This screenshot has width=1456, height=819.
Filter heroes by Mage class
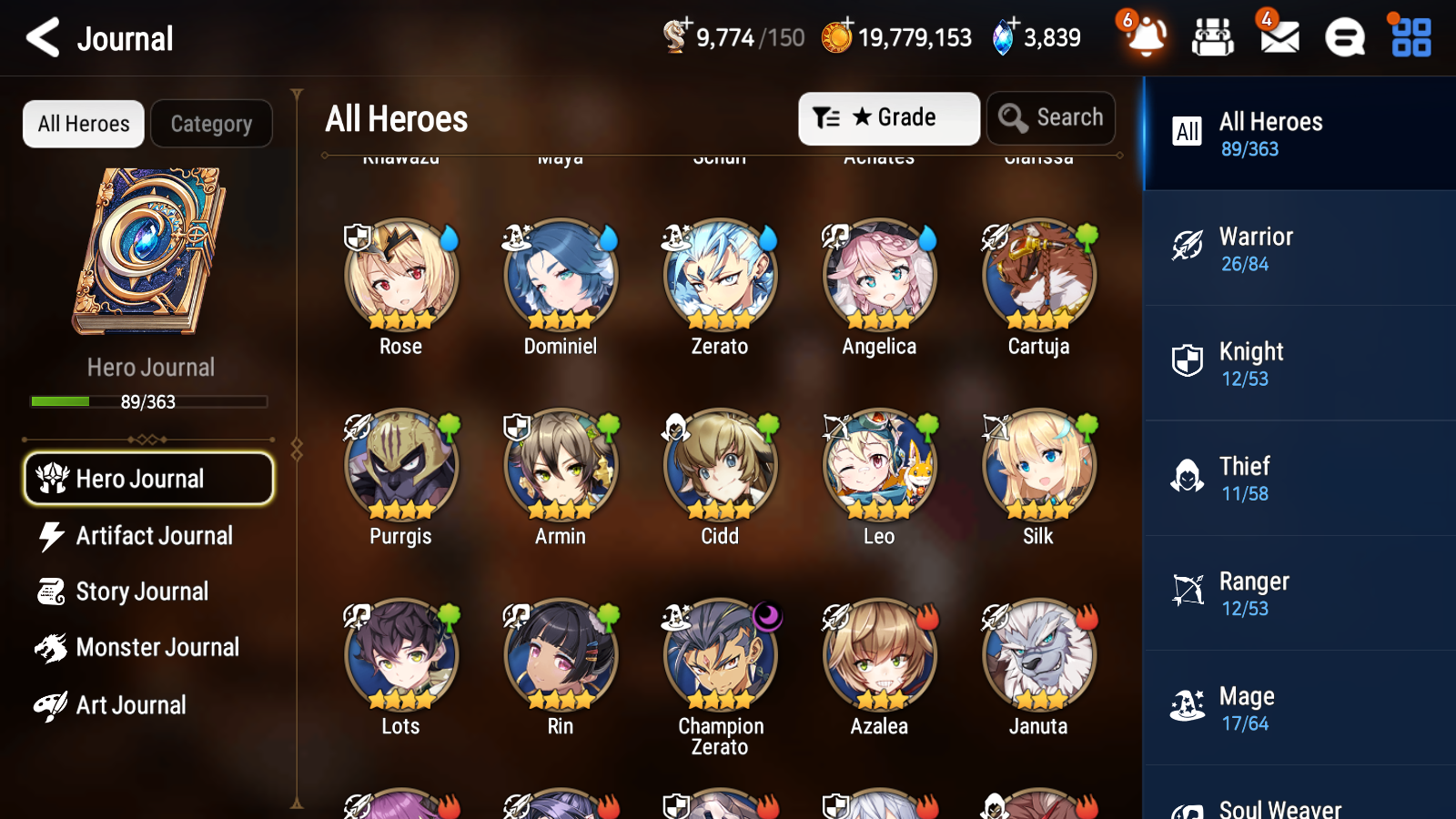[x=1299, y=708]
